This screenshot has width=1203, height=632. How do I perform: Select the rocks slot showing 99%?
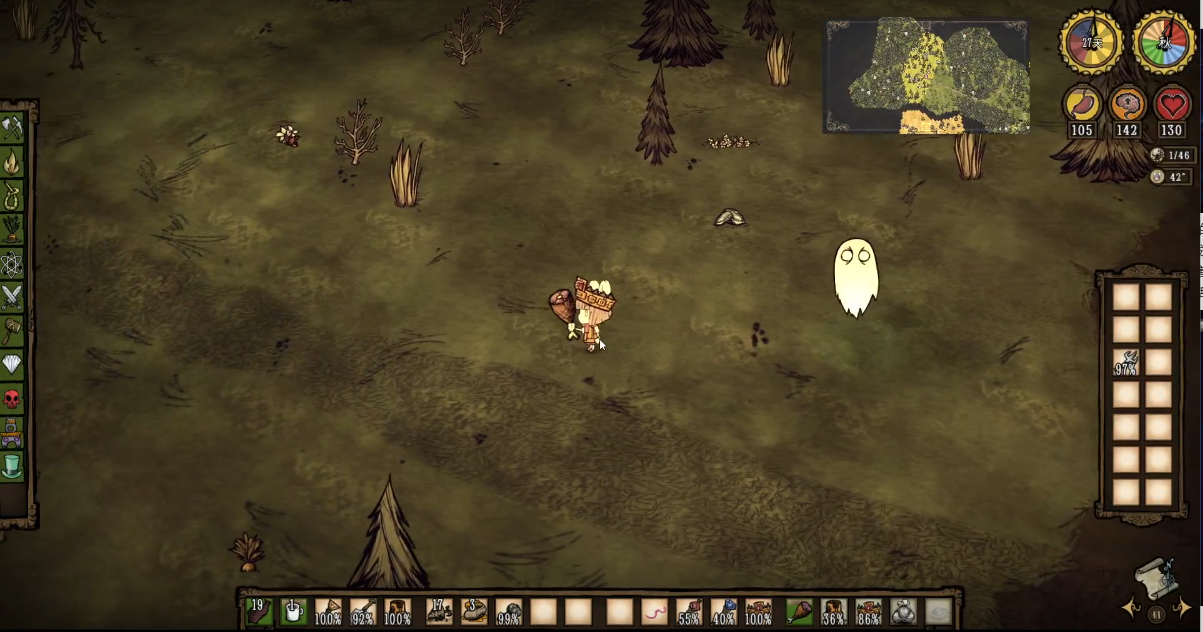(x=509, y=611)
